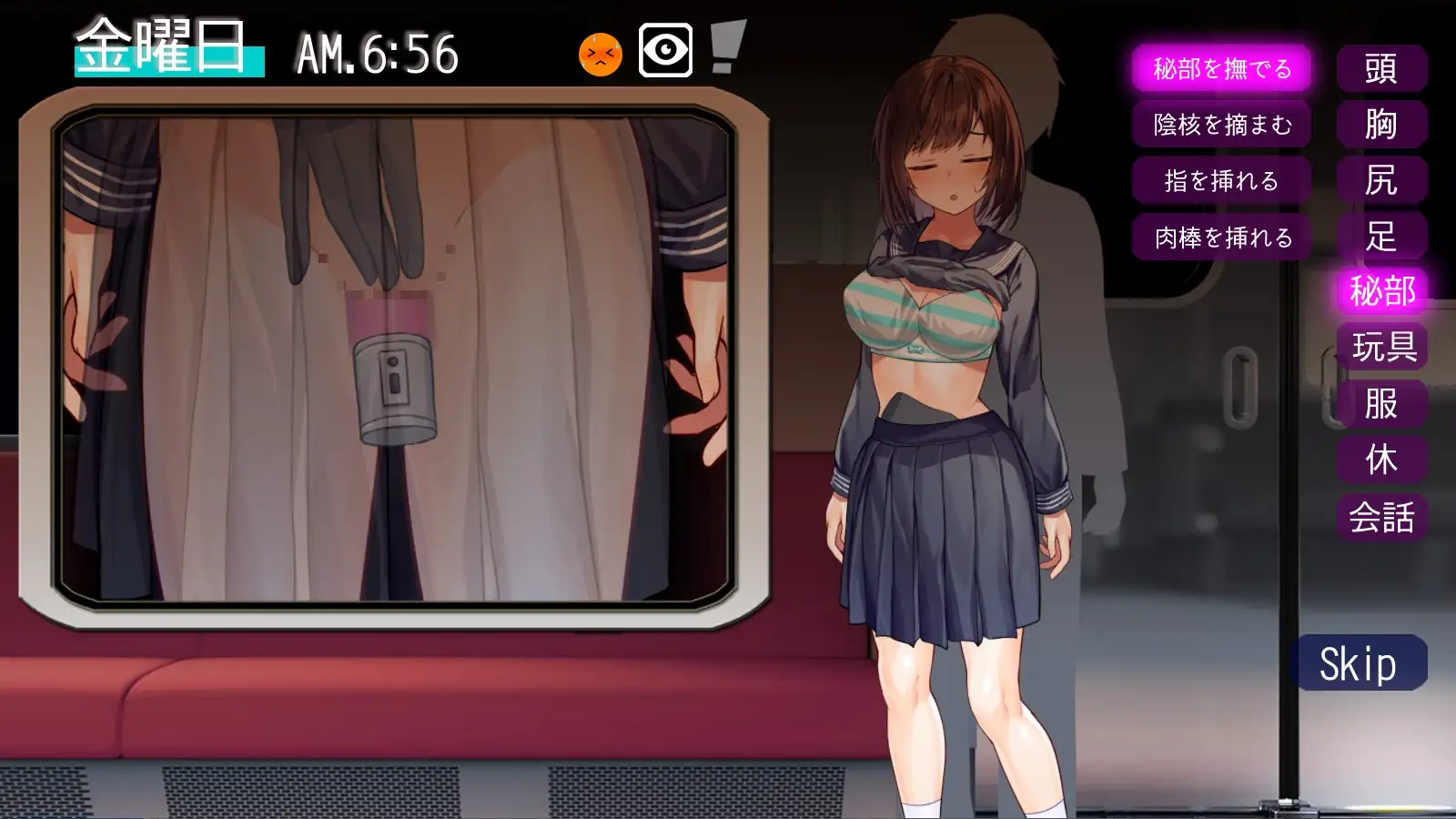Open the 会話 option
1456x819 pixels.
pyautogui.click(x=1380, y=517)
